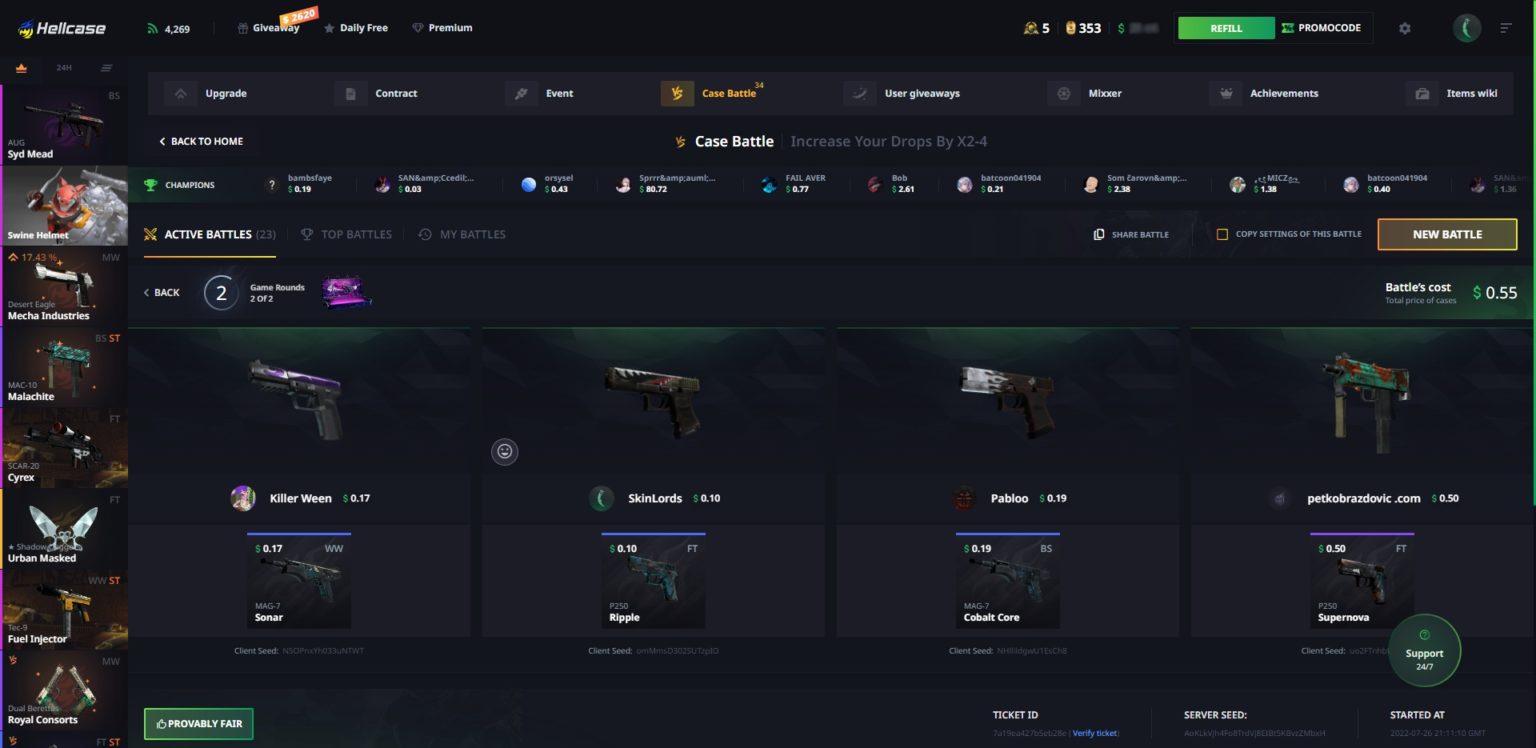This screenshot has height=748, width=1536.
Task: Open the settings gear in top bar
Action: pyautogui.click(x=1405, y=28)
